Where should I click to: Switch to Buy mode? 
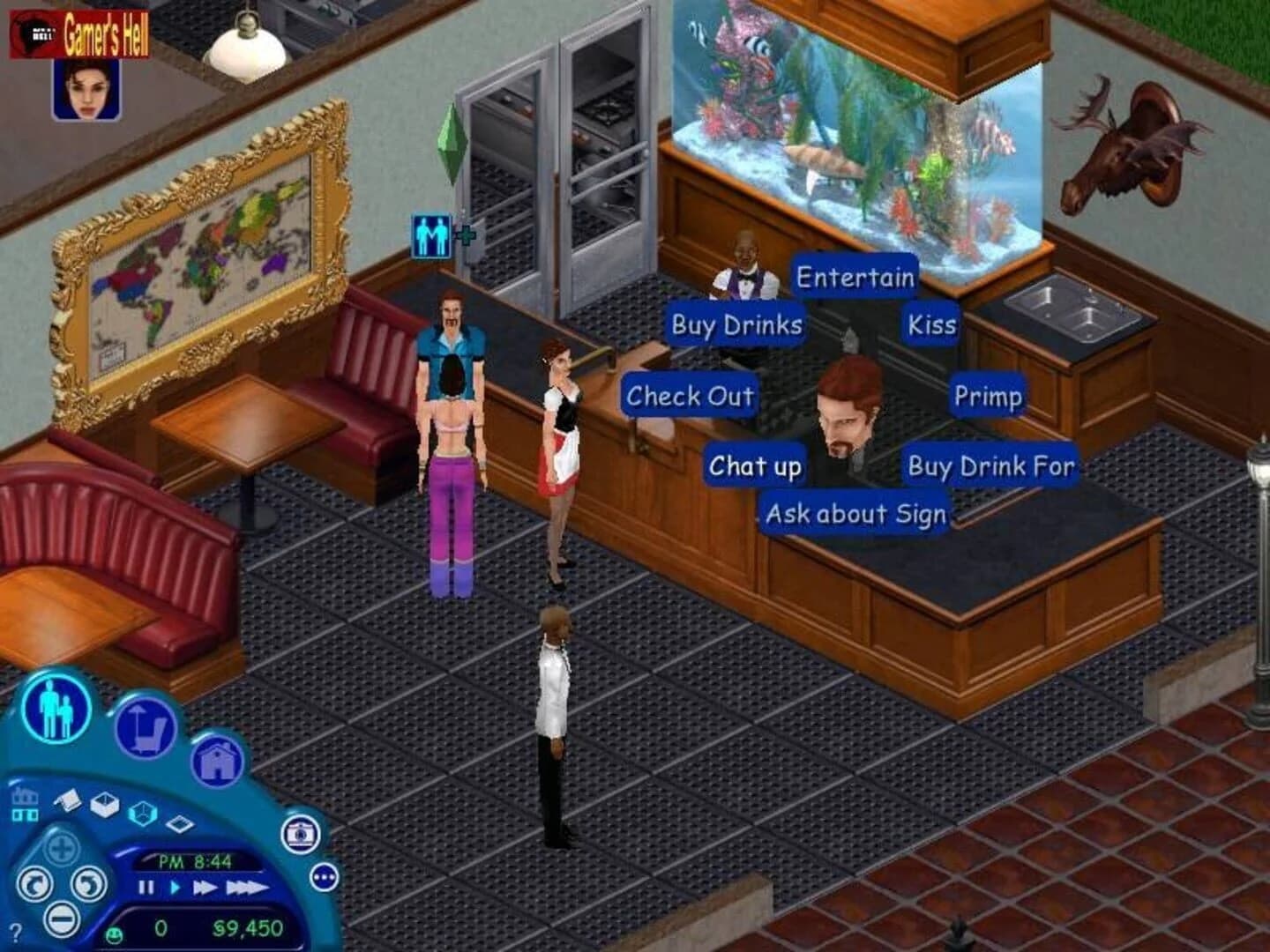pyautogui.click(x=145, y=730)
